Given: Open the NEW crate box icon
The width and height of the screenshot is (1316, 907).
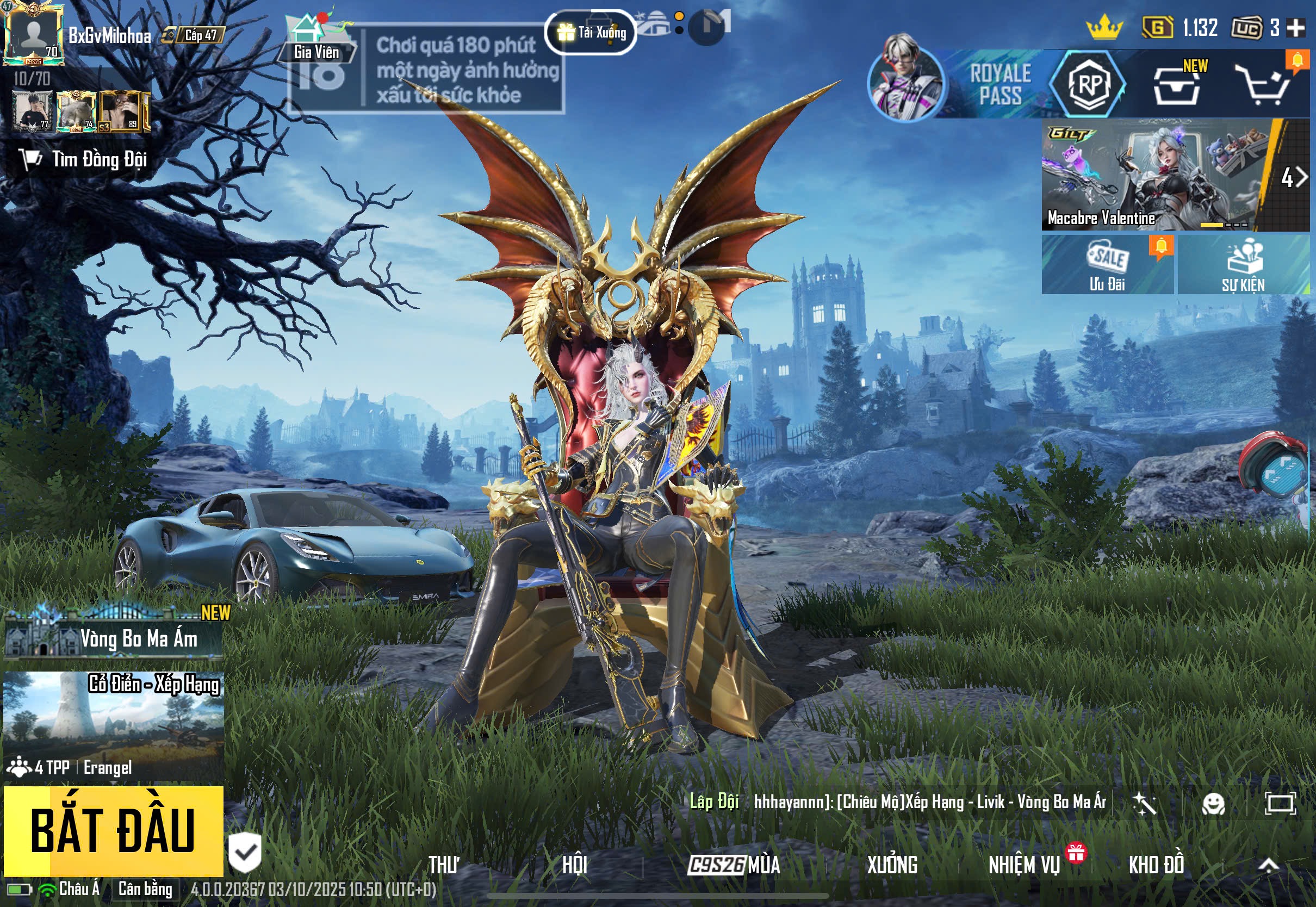Looking at the screenshot, I should click(x=1177, y=85).
